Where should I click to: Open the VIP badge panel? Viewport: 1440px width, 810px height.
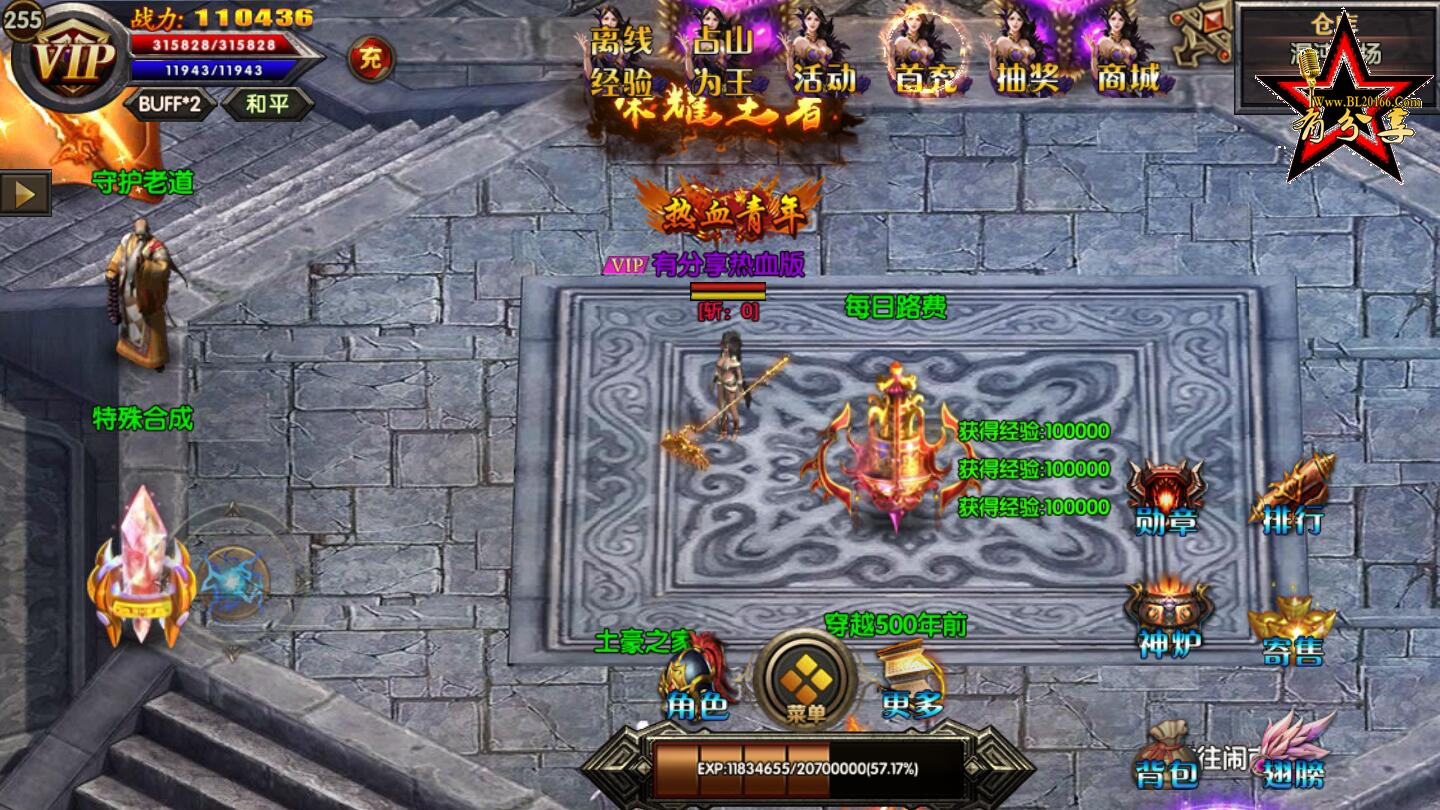[x=72, y=60]
